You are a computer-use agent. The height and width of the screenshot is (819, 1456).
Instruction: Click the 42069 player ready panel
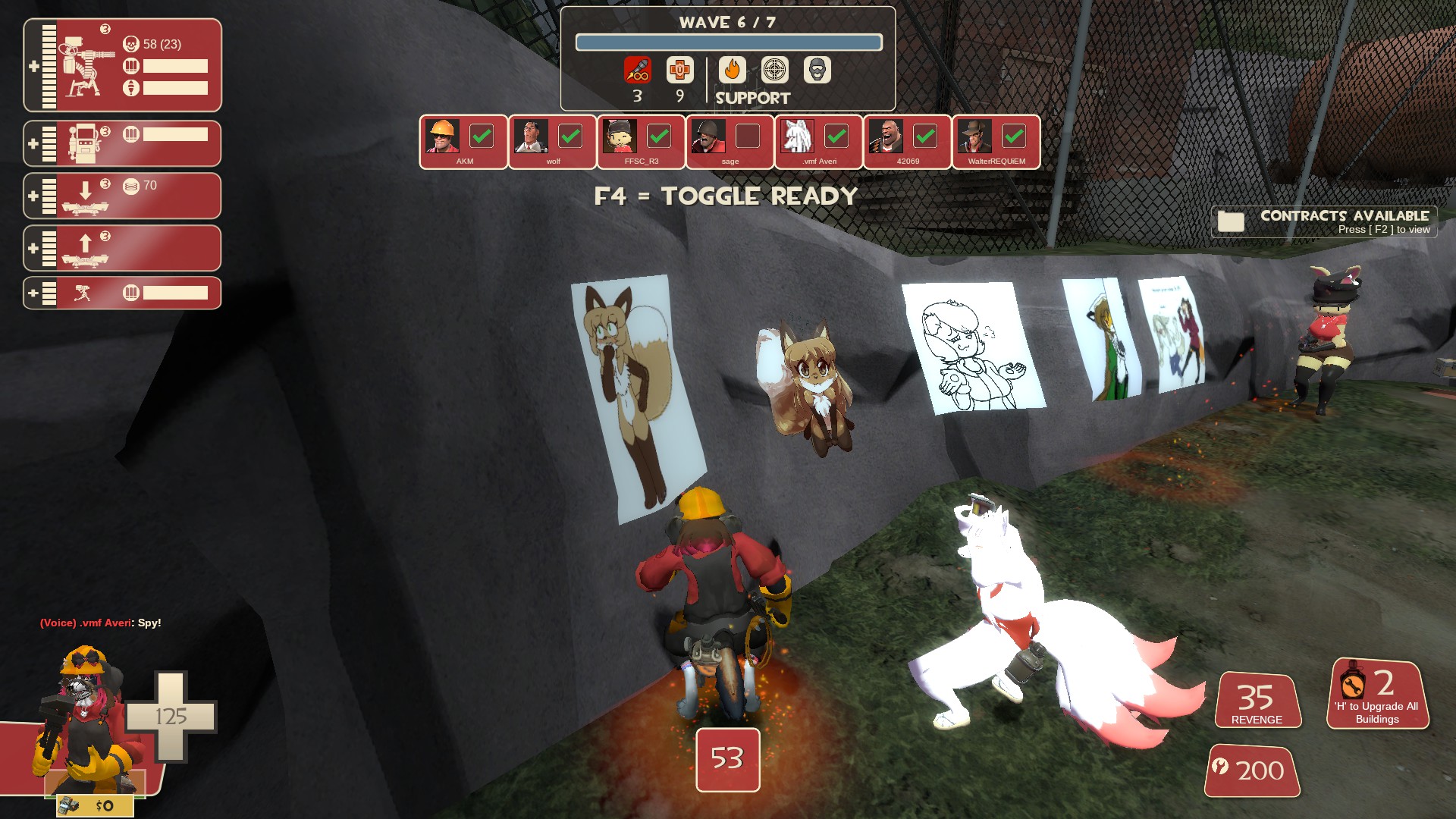[907, 142]
